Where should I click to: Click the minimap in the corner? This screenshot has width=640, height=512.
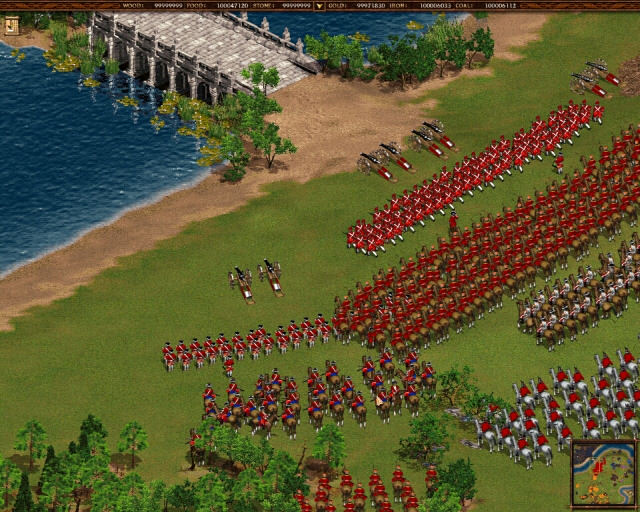click(x=603, y=473)
